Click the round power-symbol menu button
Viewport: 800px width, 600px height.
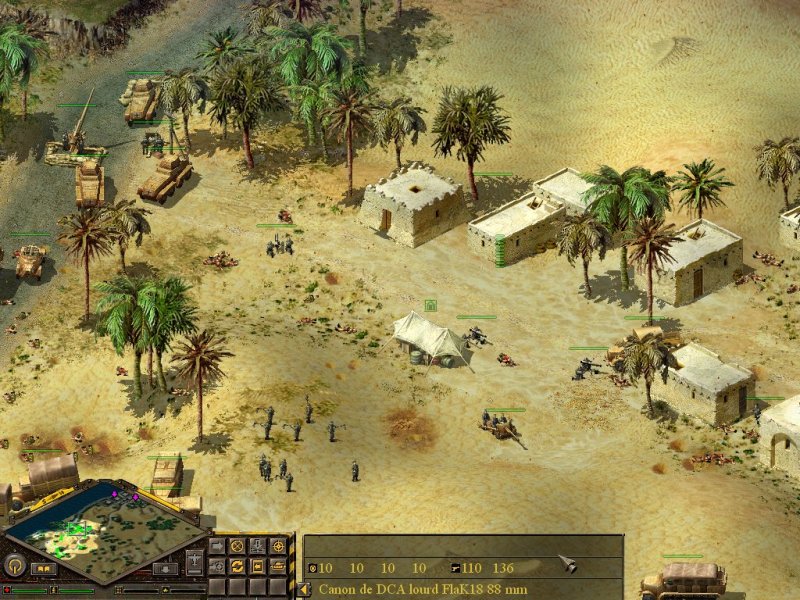coord(14,565)
